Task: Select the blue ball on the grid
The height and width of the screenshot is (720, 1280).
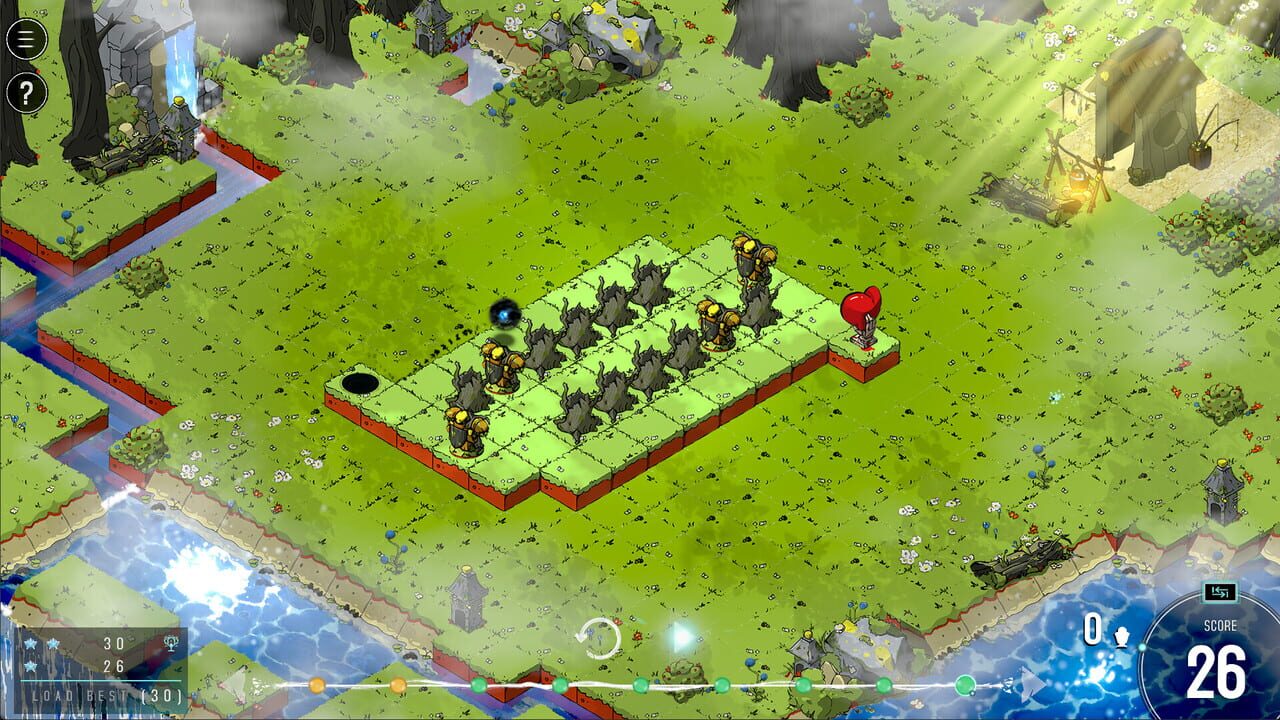Action: pos(504,314)
